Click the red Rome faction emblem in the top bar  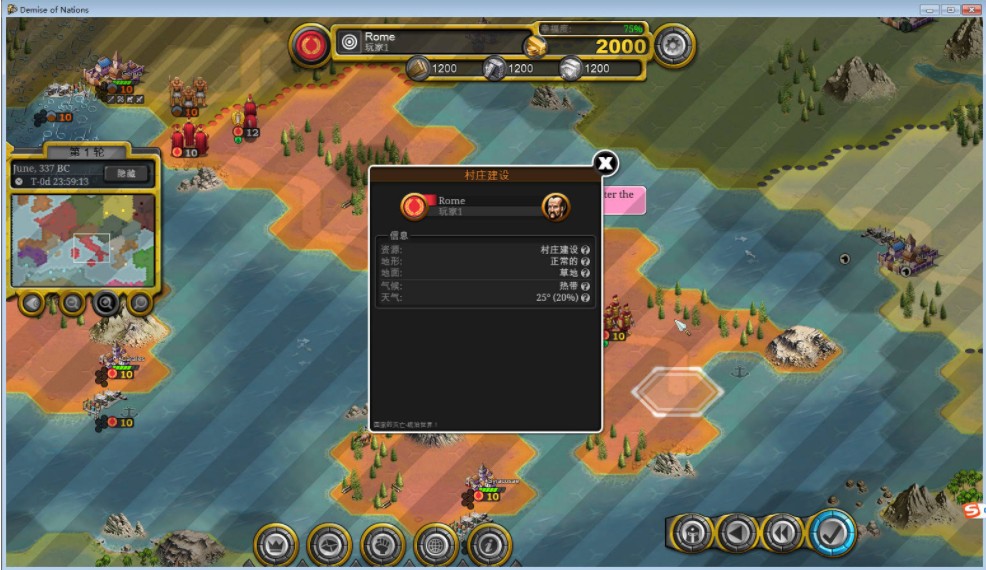point(310,44)
